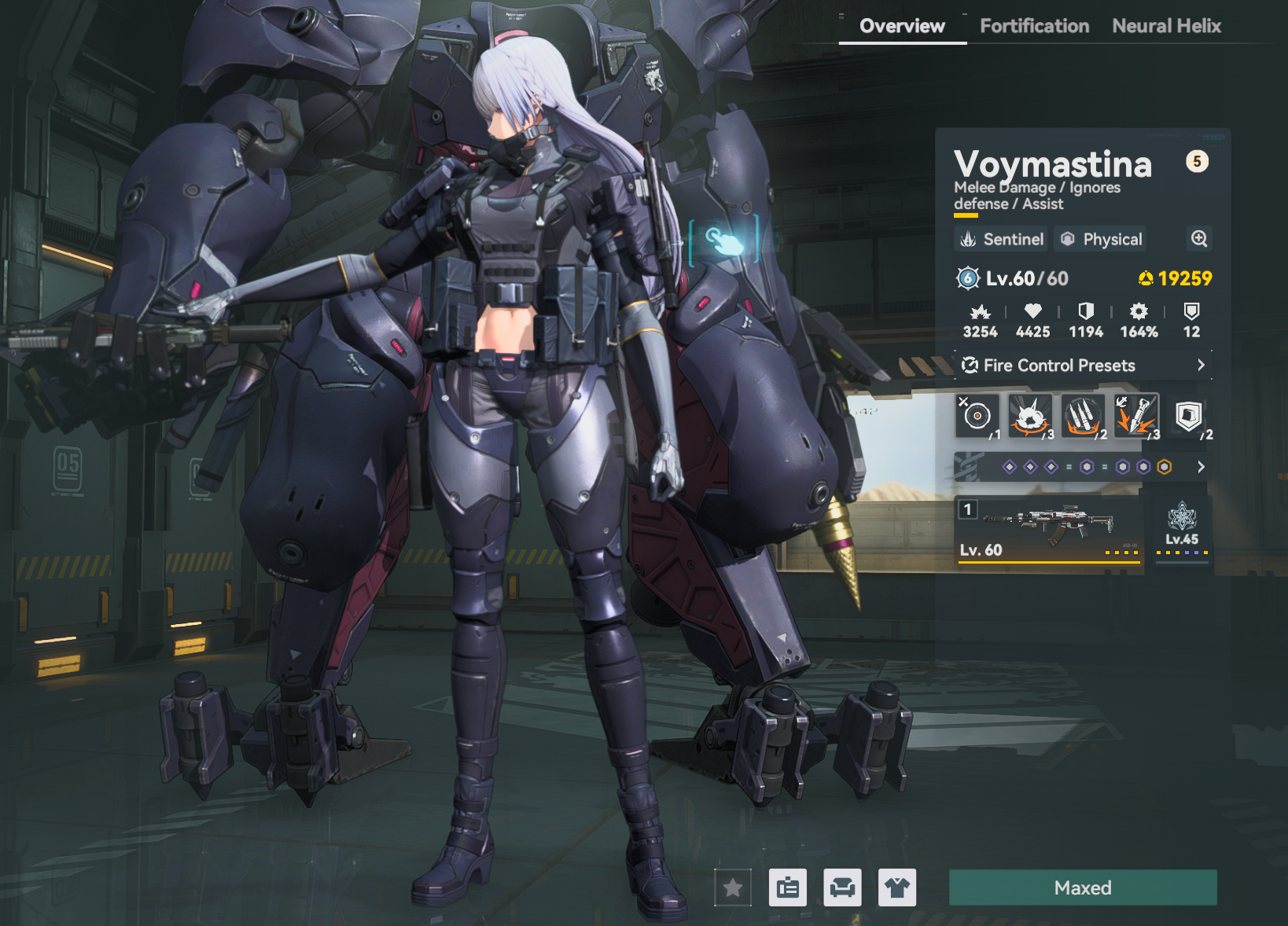Click the sofa dormitory button
This screenshot has width=1288, height=926.
coord(842,887)
